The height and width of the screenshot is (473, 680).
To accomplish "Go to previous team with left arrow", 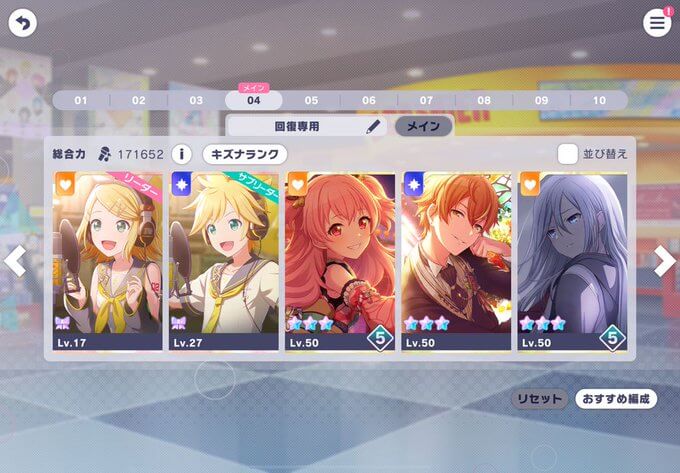I will (15, 261).
